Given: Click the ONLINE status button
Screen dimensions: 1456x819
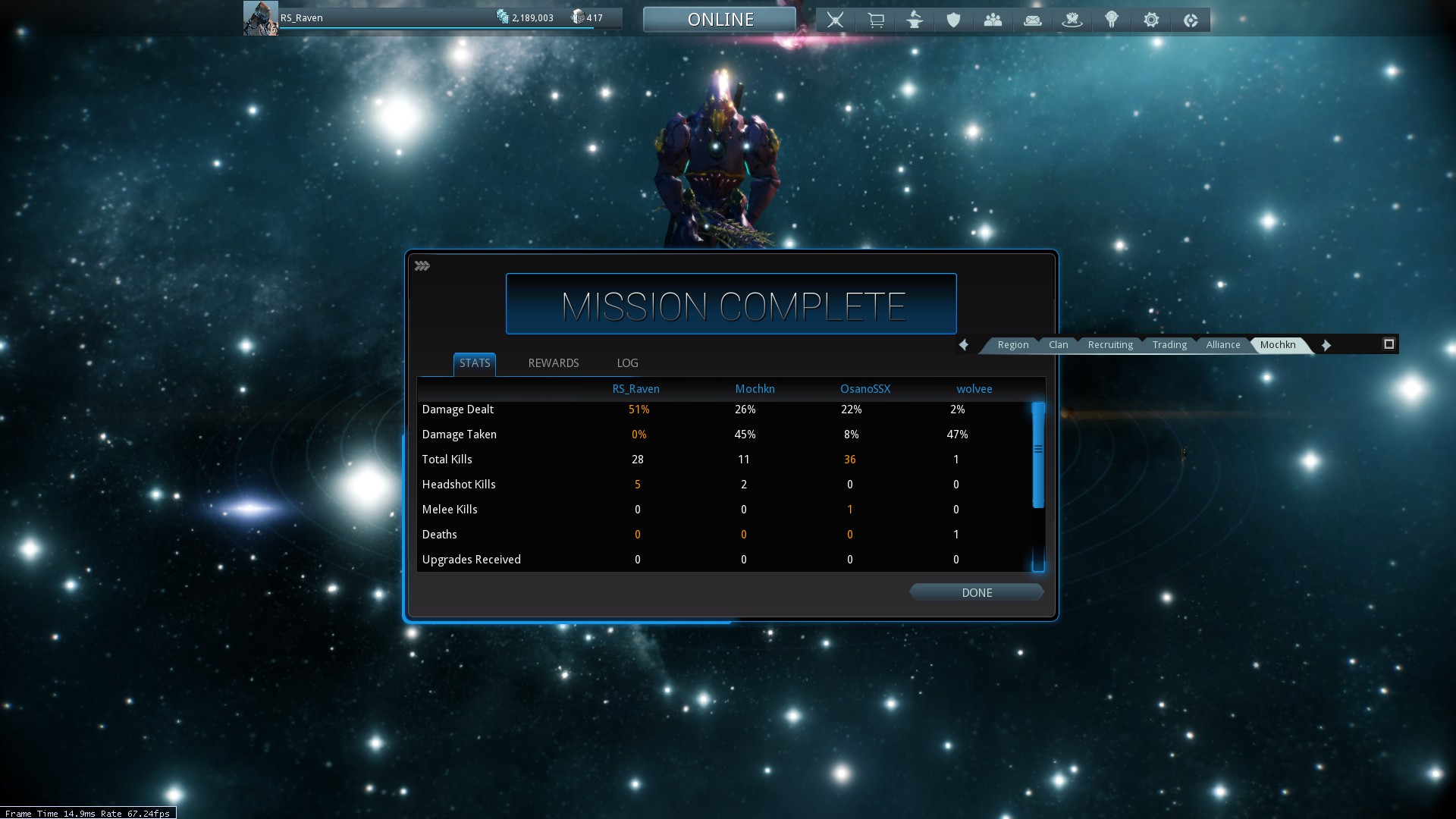Looking at the screenshot, I should point(720,20).
